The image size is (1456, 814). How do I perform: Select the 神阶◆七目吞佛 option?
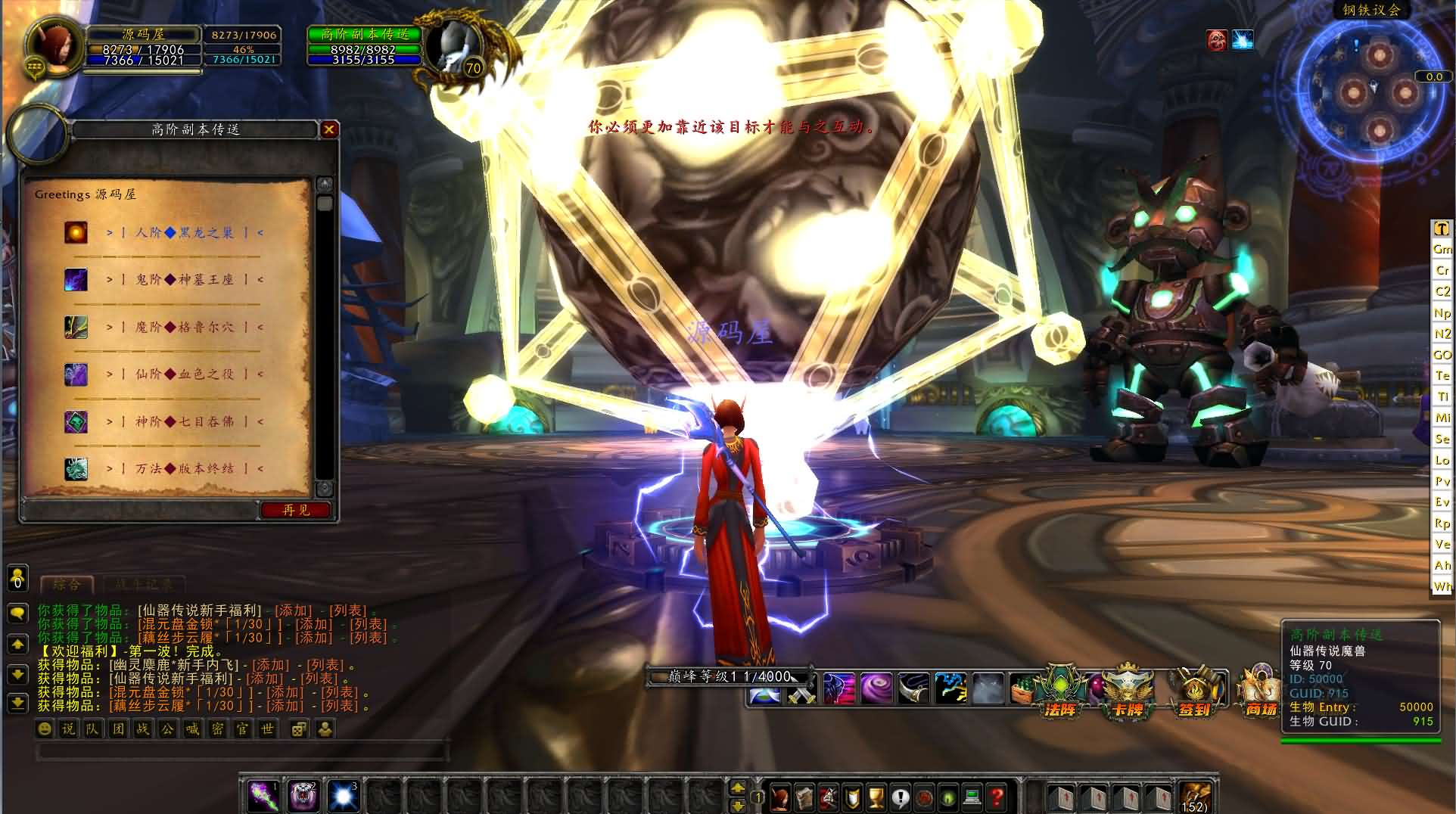[185, 421]
